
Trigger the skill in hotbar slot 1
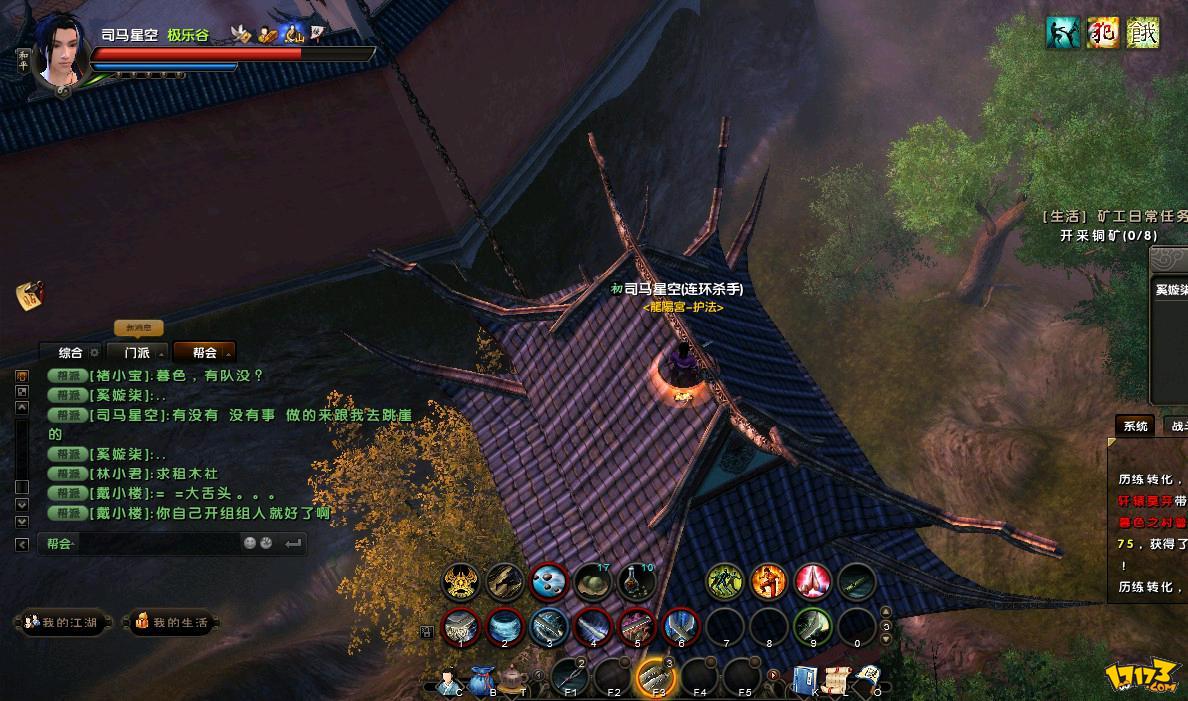tap(460, 628)
